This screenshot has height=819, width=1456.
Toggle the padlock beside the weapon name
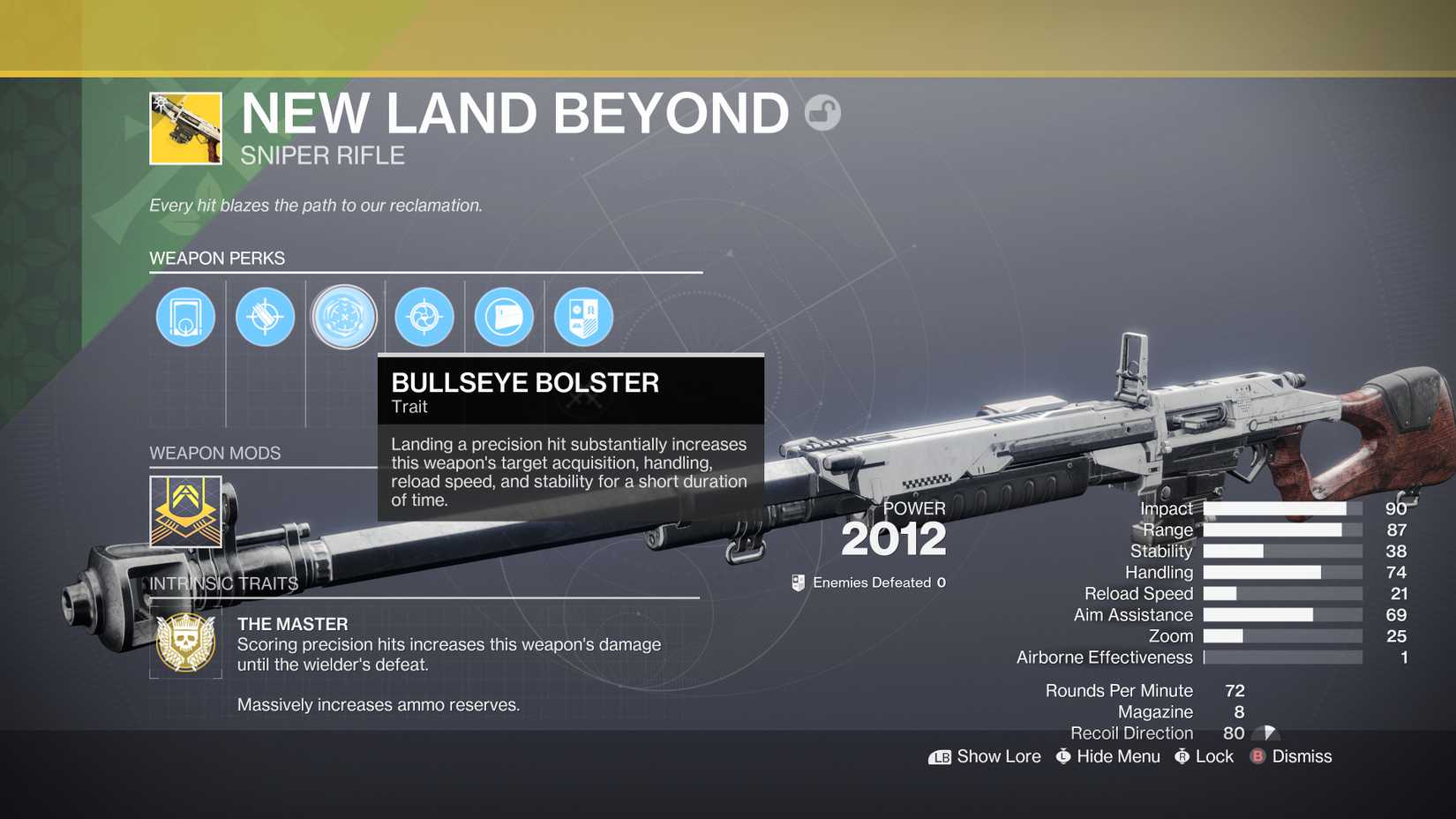(x=822, y=113)
